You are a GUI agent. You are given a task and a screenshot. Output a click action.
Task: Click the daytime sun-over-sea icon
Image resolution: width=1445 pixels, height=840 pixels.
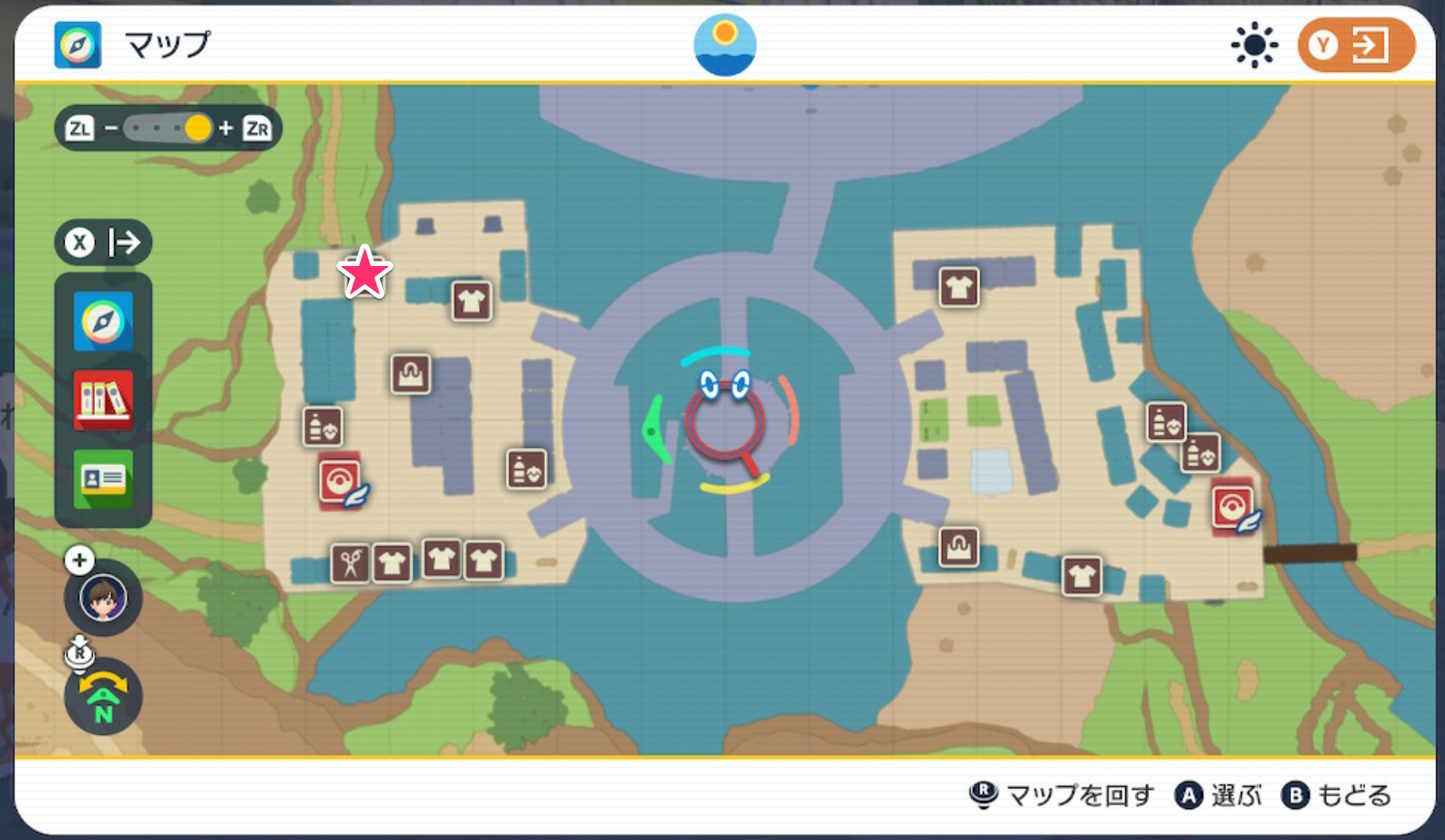724,45
